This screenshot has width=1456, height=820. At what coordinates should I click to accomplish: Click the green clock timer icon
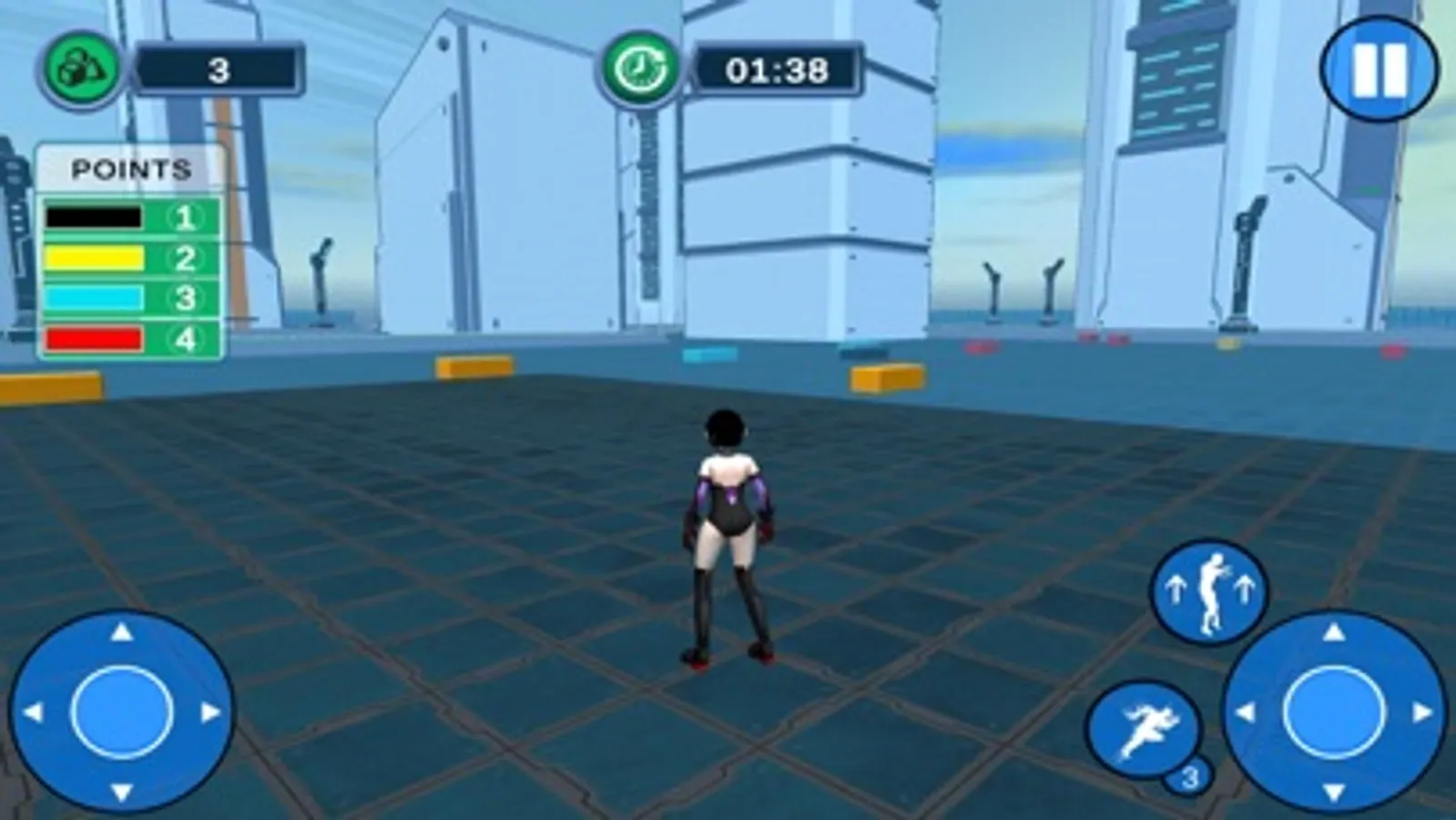click(x=640, y=67)
